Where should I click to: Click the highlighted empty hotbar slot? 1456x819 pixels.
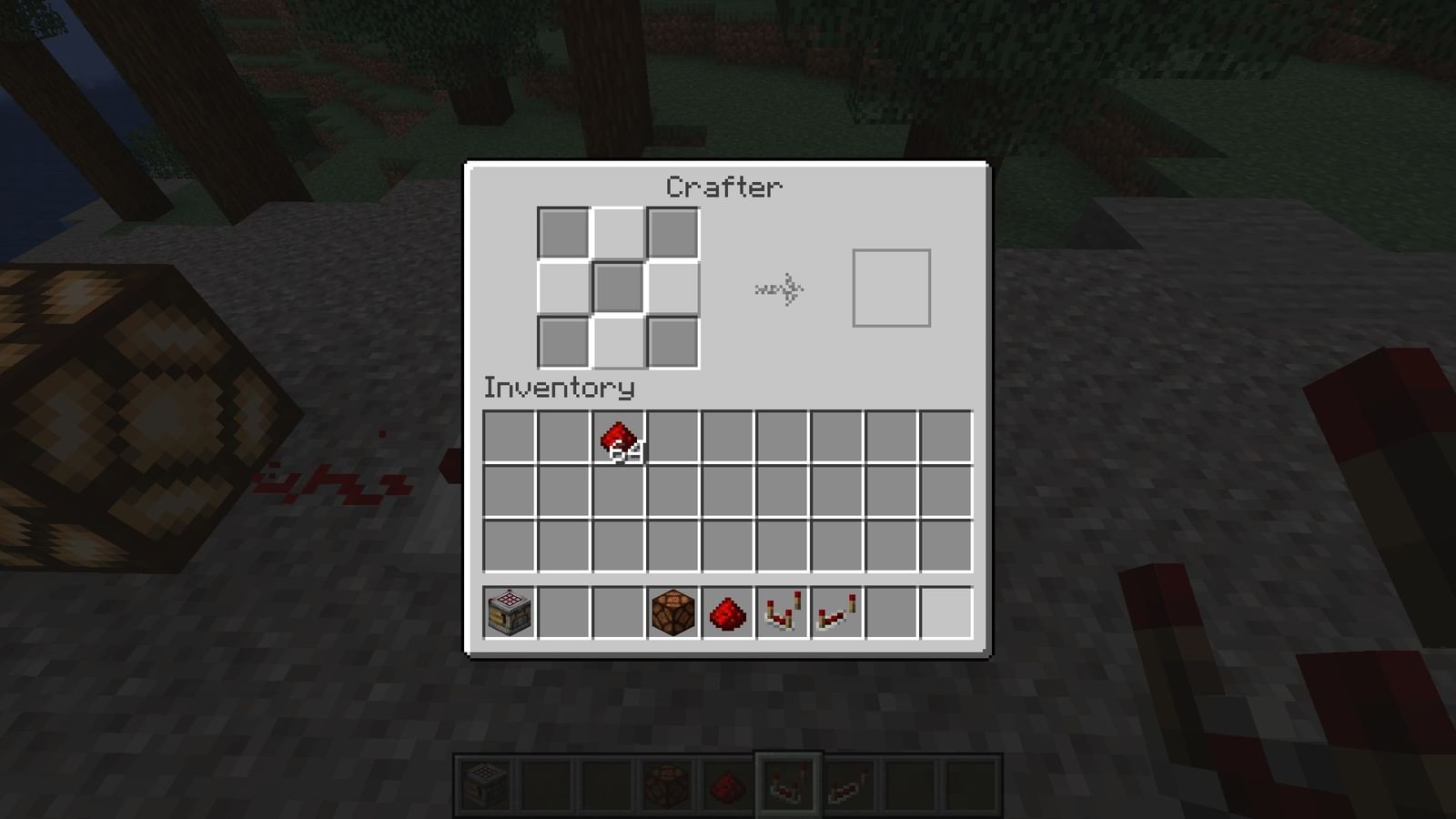[946, 612]
